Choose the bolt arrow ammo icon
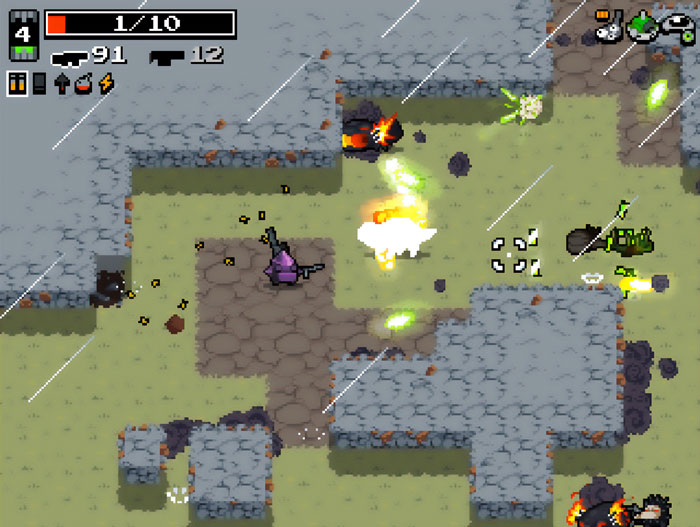Image resolution: width=700 pixels, height=527 pixels. click(x=62, y=83)
